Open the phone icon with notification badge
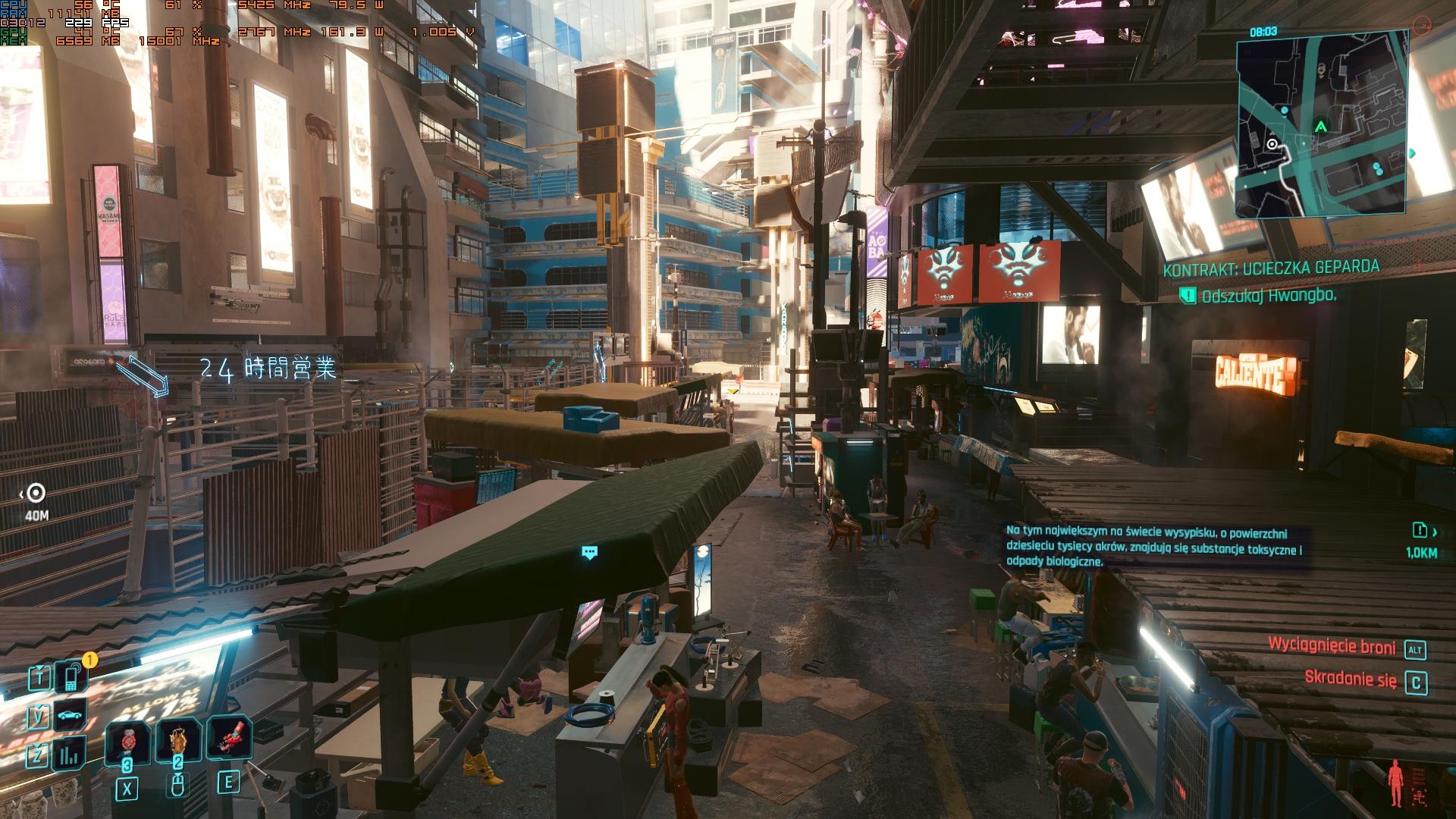 click(x=72, y=675)
